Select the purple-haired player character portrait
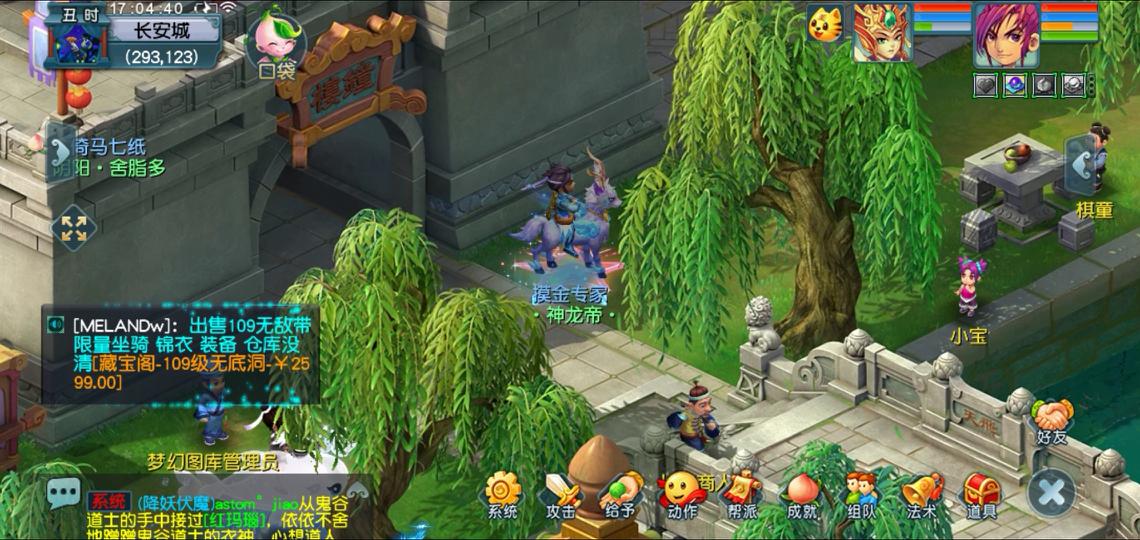1140x540 pixels. pyautogui.click(x=1005, y=33)
